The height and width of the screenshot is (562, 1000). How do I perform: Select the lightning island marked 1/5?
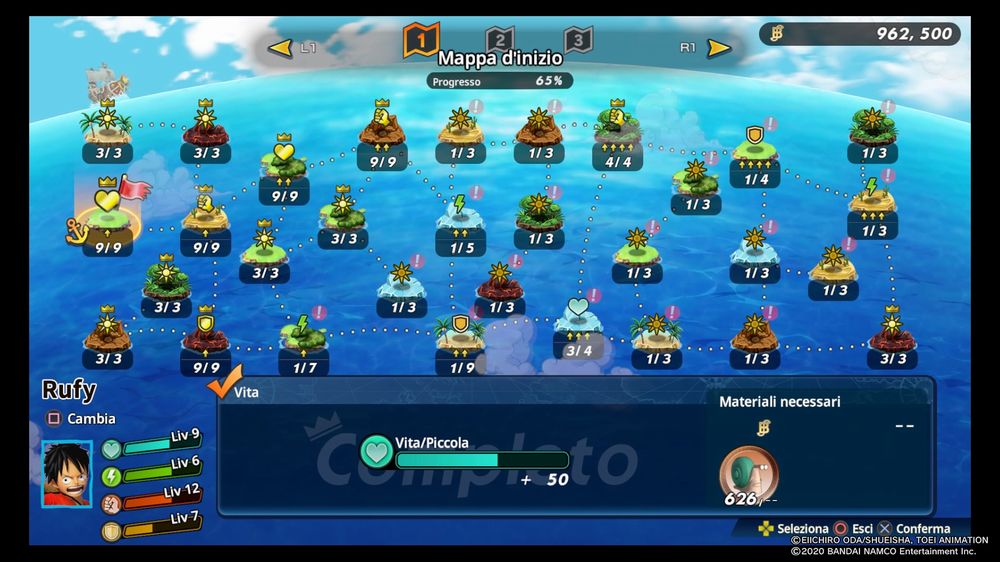tap(460, 213)
